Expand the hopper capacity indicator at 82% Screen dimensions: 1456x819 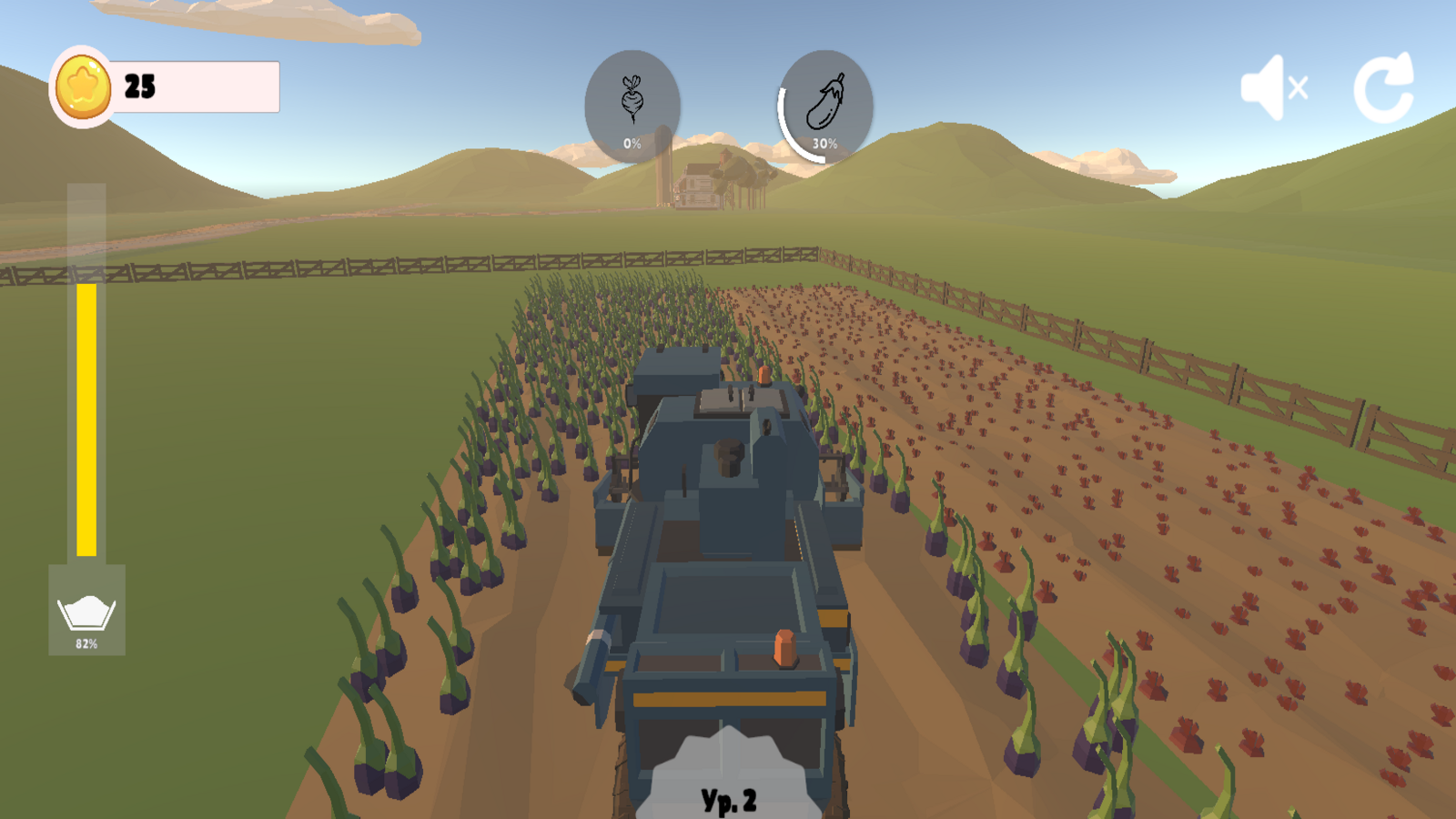pos(86,610)
